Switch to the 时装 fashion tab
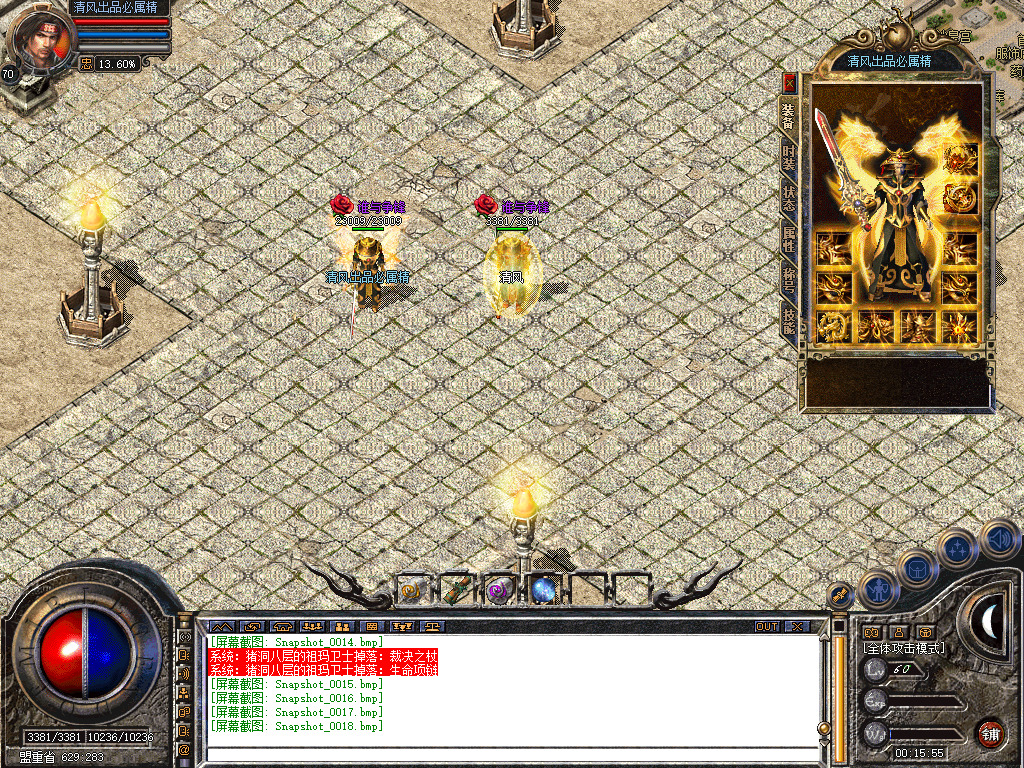 tap(789, 157)
